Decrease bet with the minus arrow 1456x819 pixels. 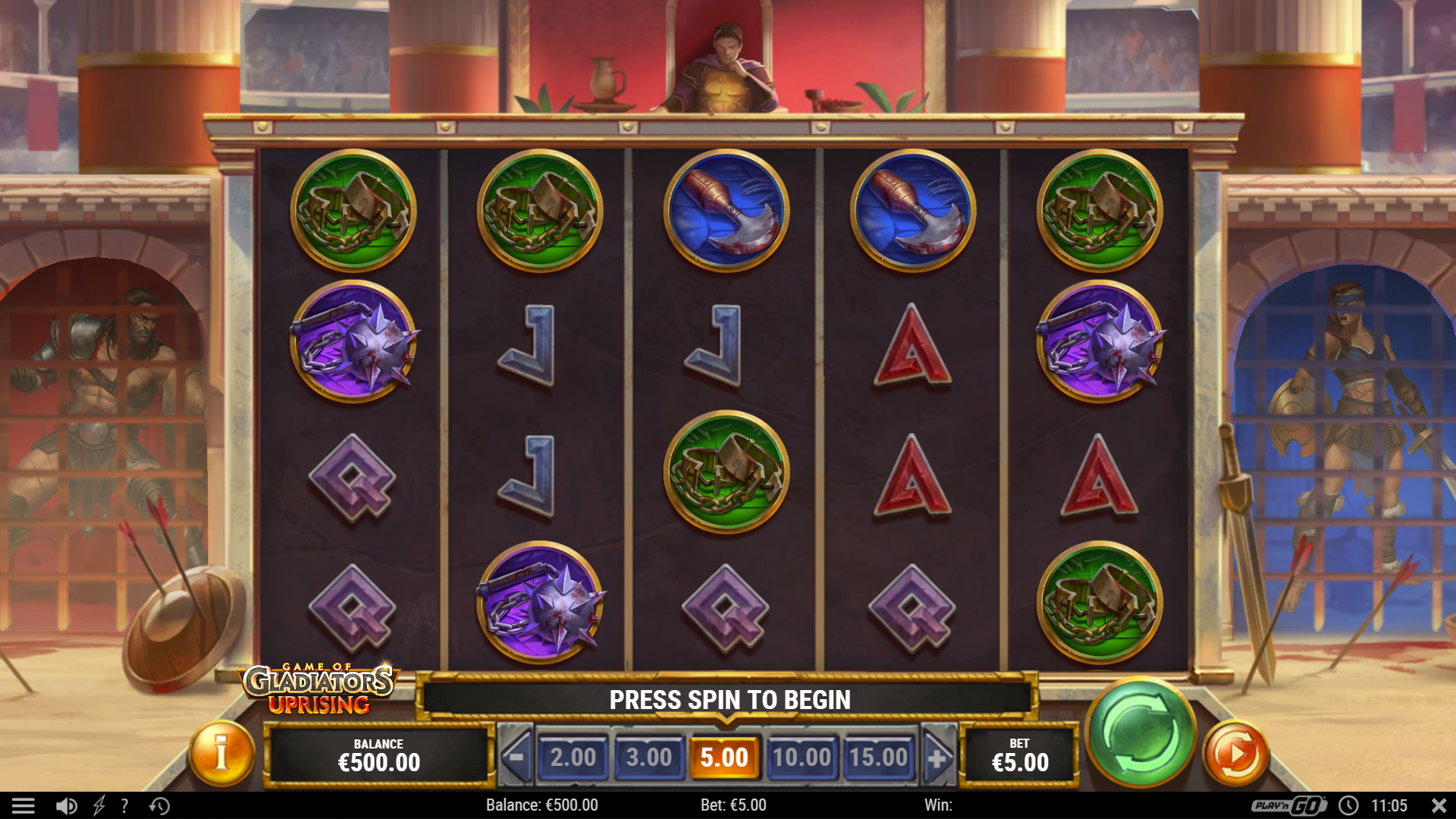pyautogui.click(x=517, y=756)
